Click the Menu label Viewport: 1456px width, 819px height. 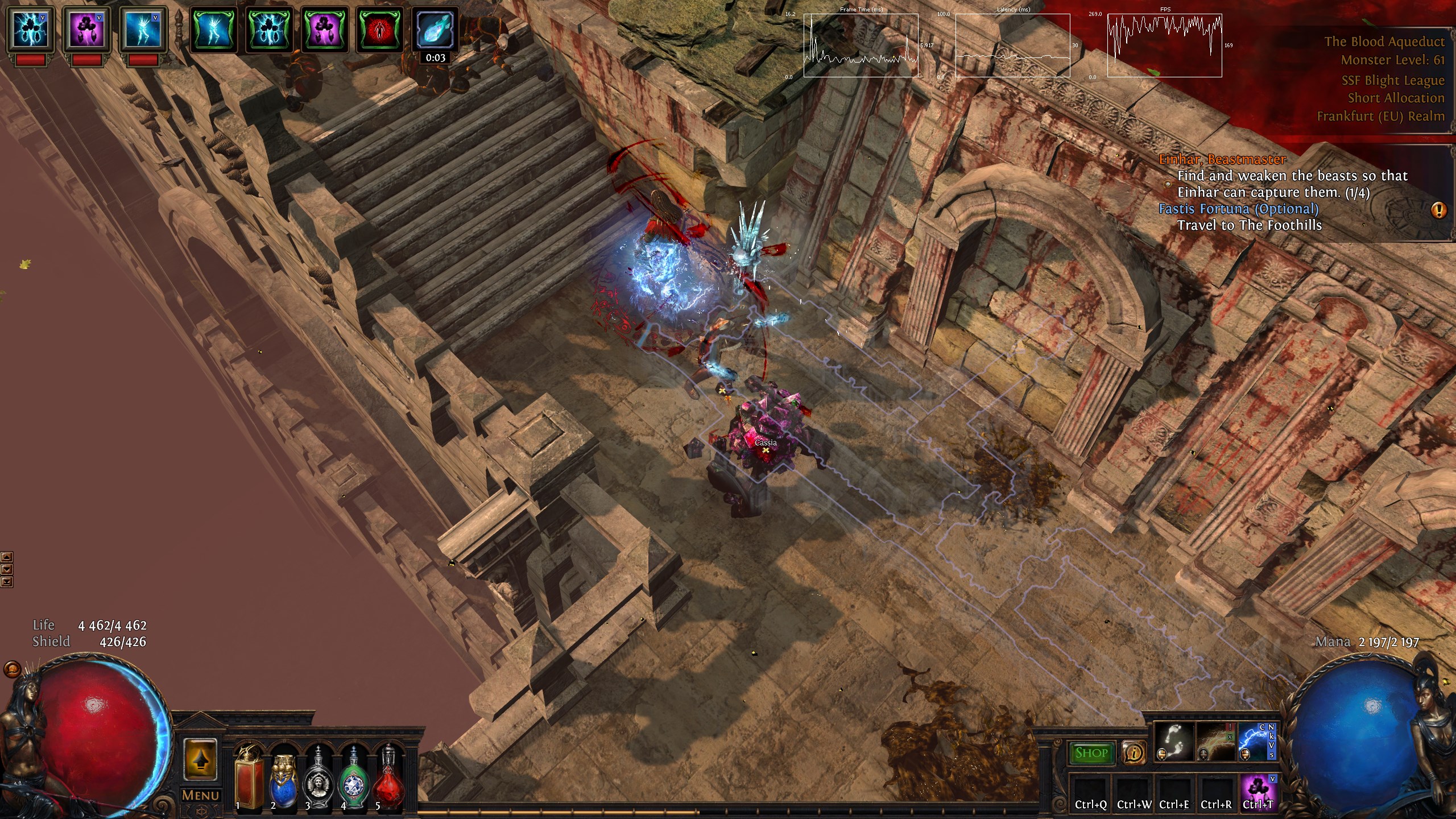click(200, 795)
